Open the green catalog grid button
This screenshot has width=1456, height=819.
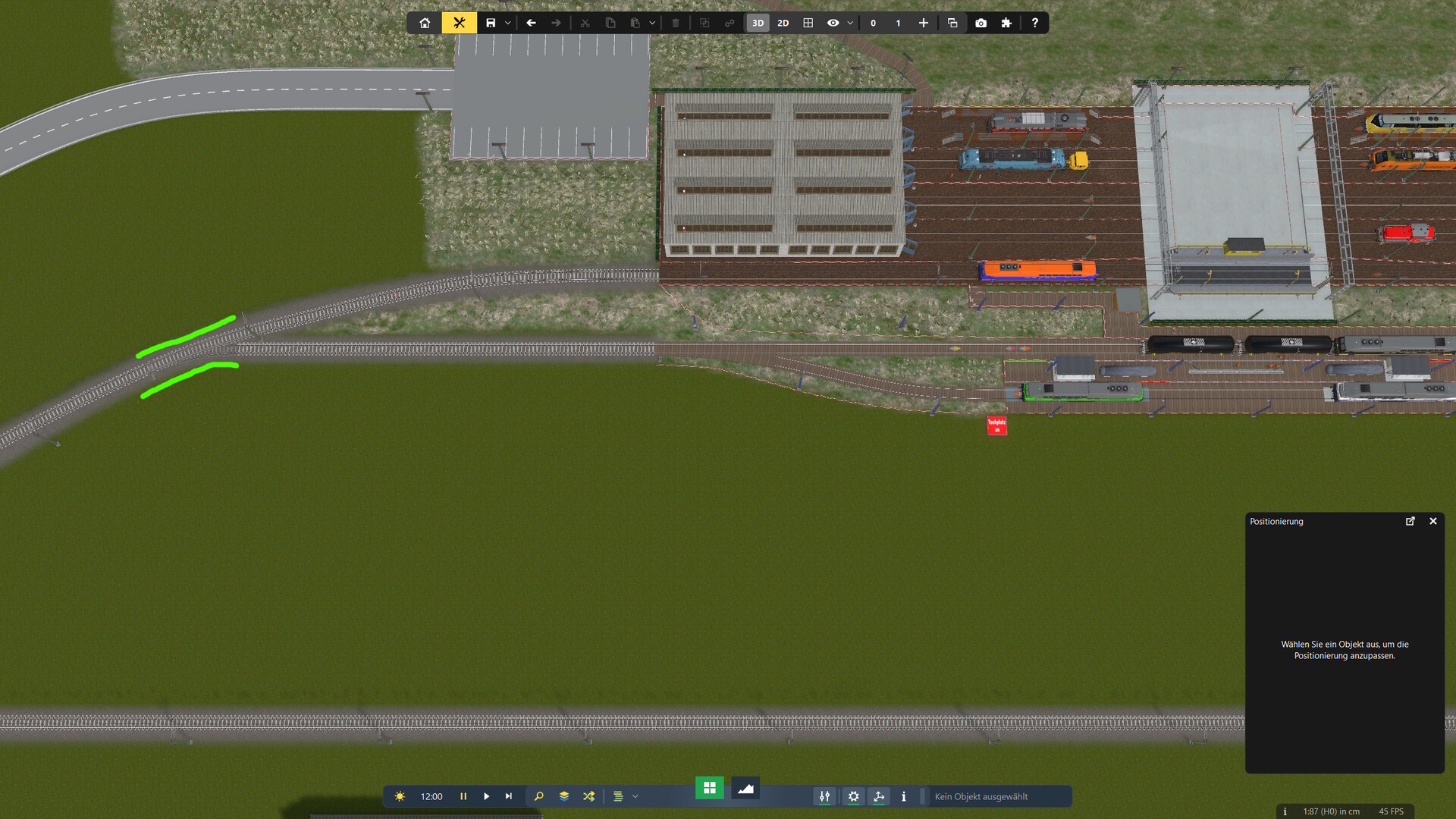(710, 788)
